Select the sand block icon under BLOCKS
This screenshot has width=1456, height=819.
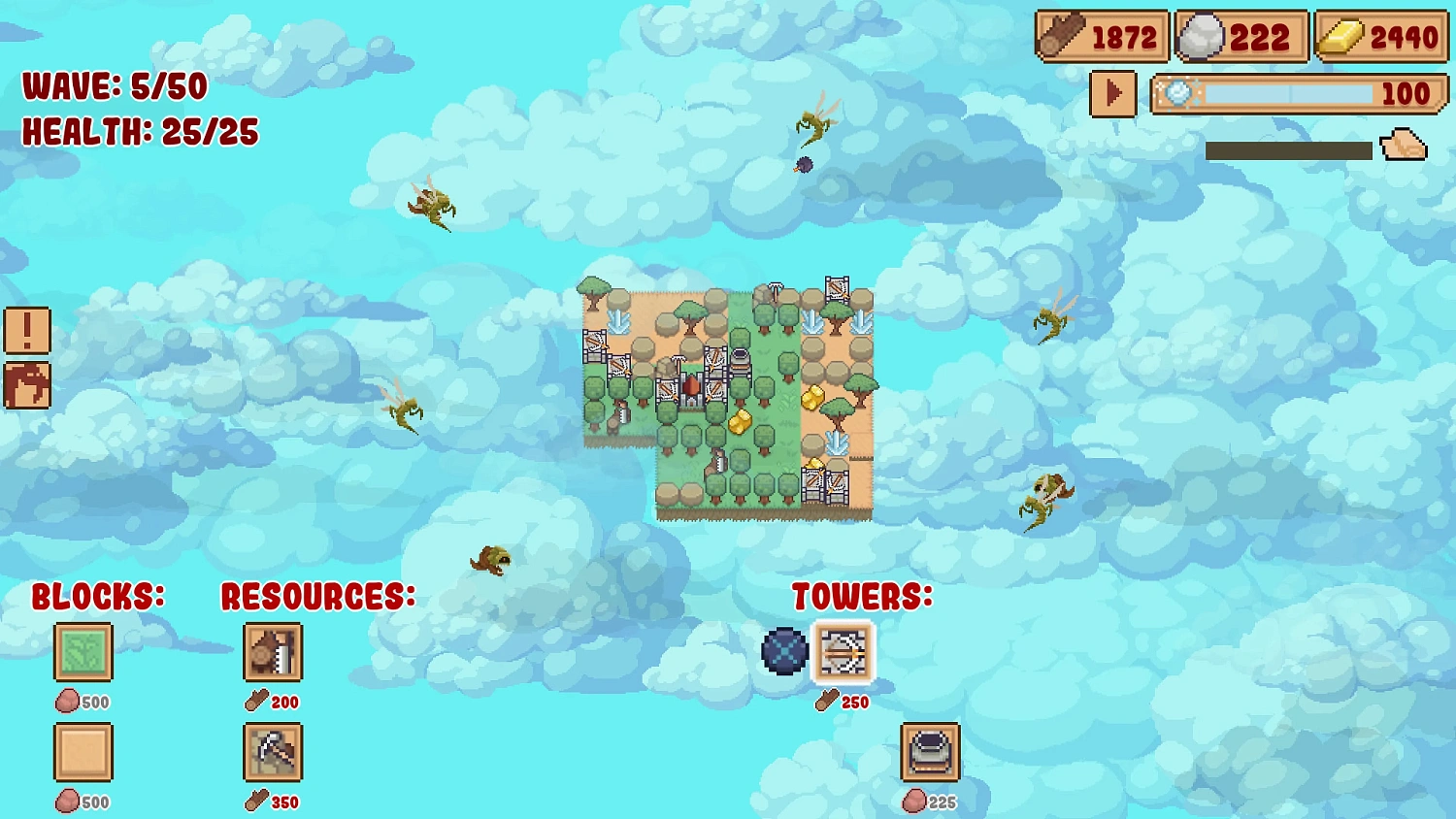(83, 752)
